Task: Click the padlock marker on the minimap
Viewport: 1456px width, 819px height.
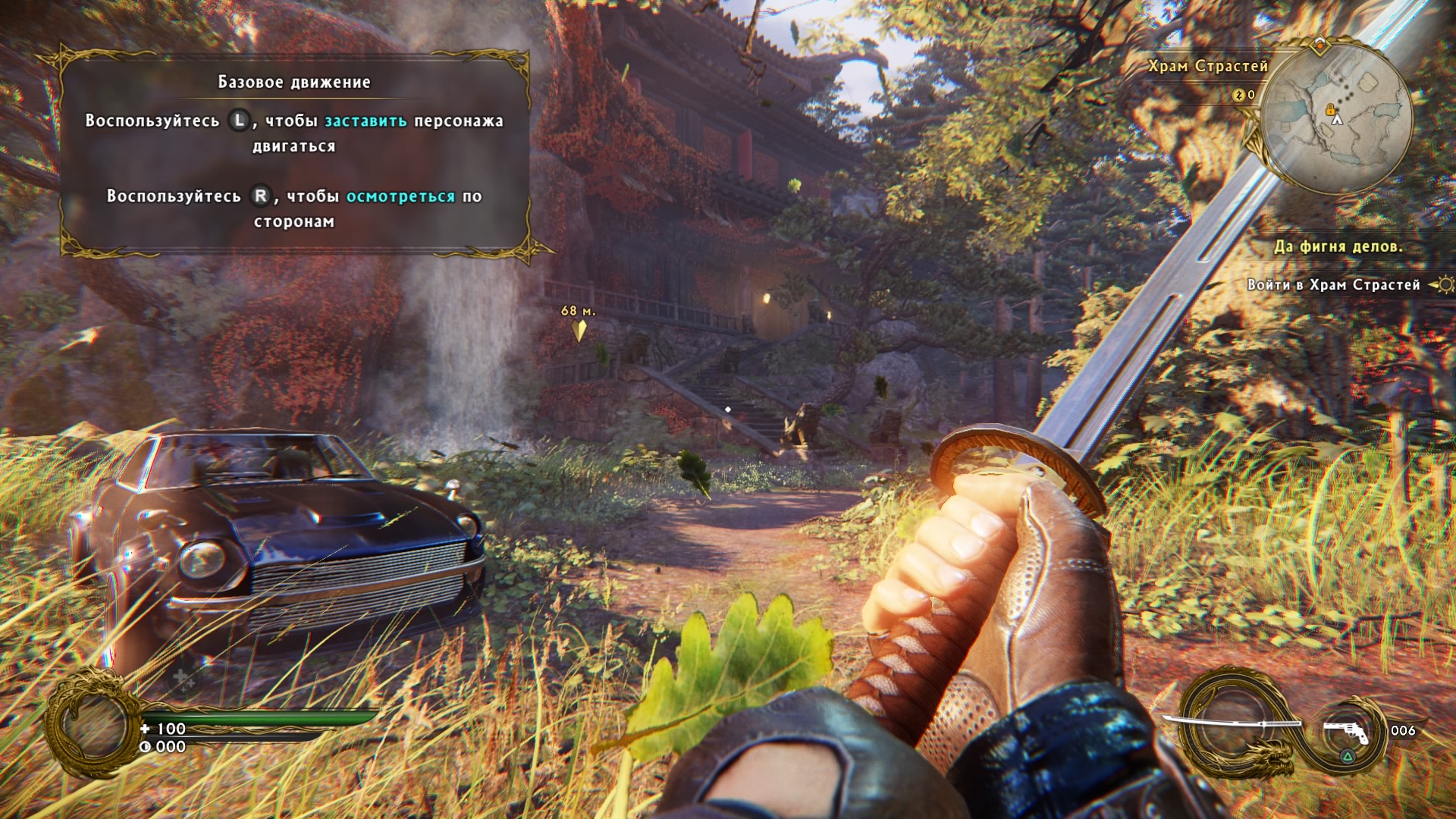Action: pyautogui.click(x=1330, y=110)
